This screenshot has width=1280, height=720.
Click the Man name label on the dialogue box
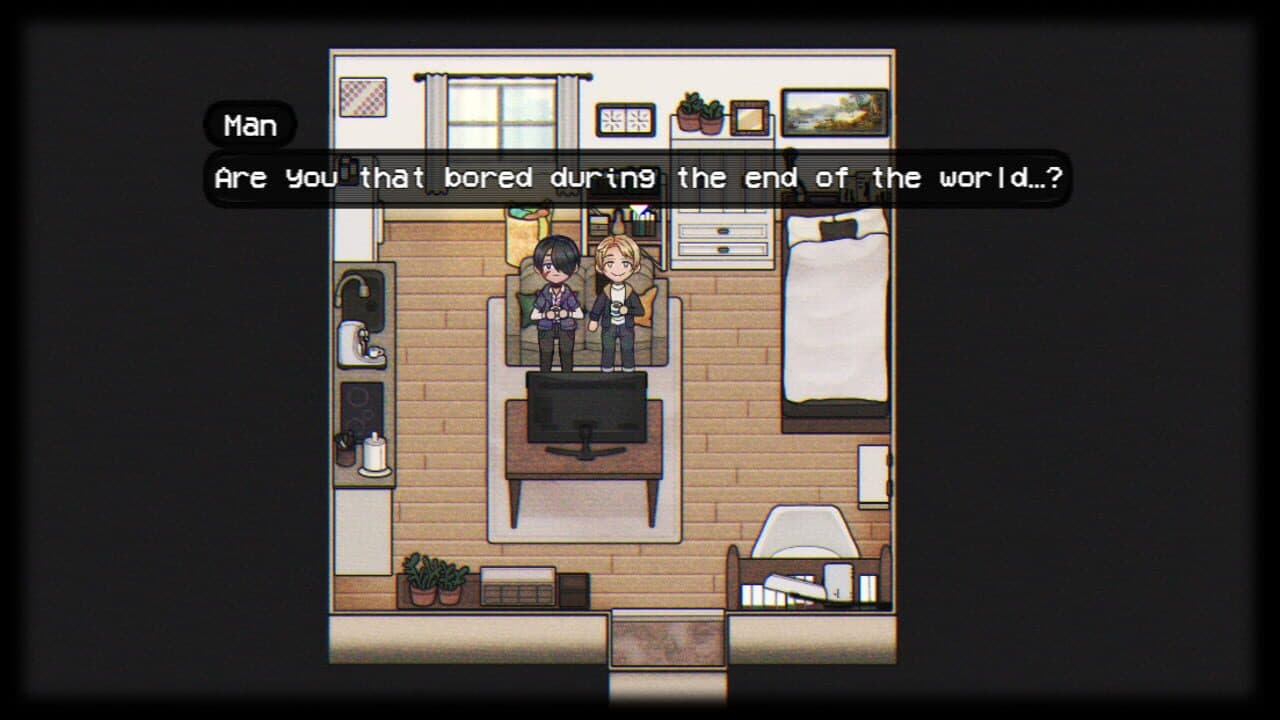[249, 124]
